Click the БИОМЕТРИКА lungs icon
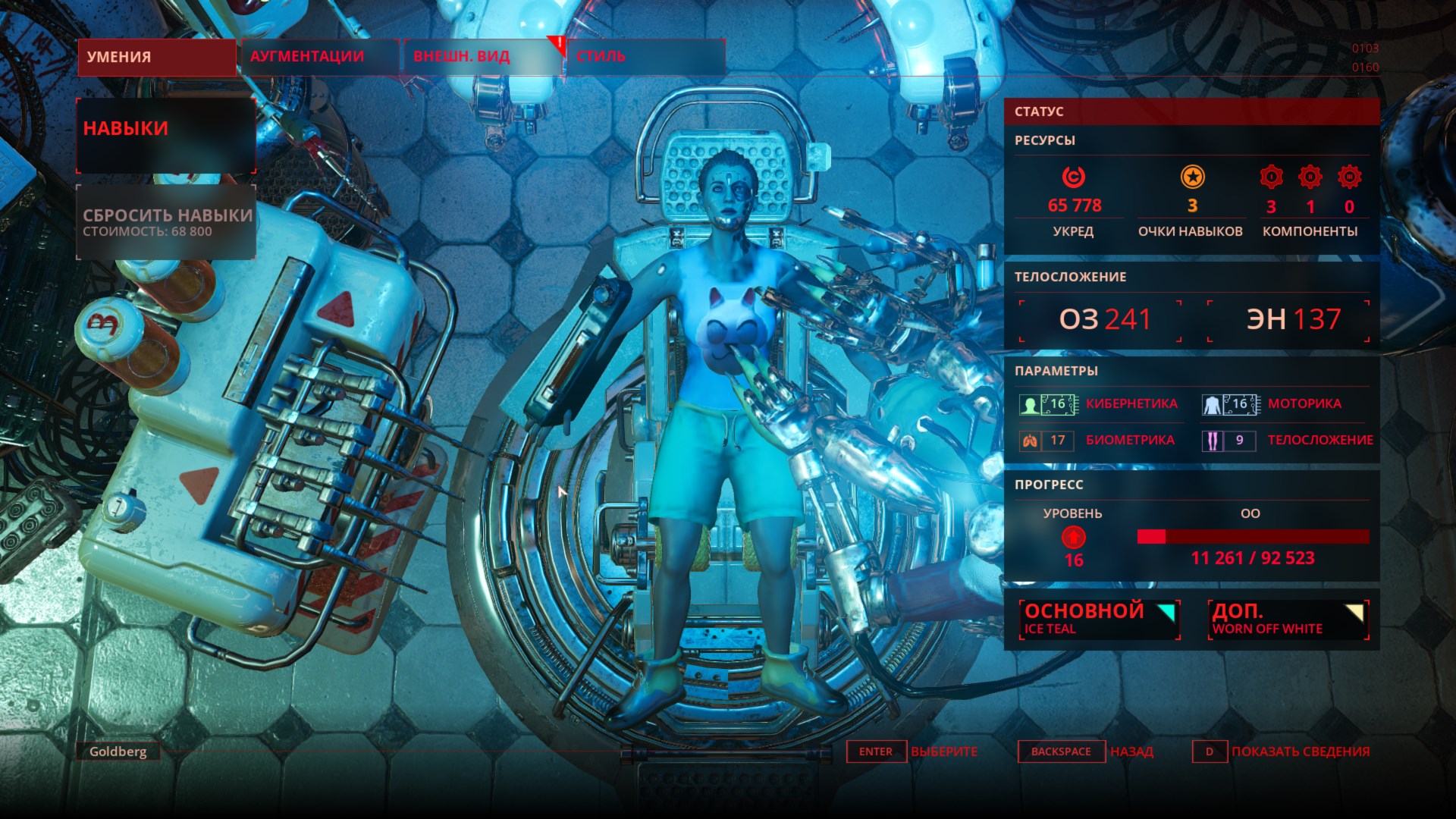 (x=1028, y=440)
